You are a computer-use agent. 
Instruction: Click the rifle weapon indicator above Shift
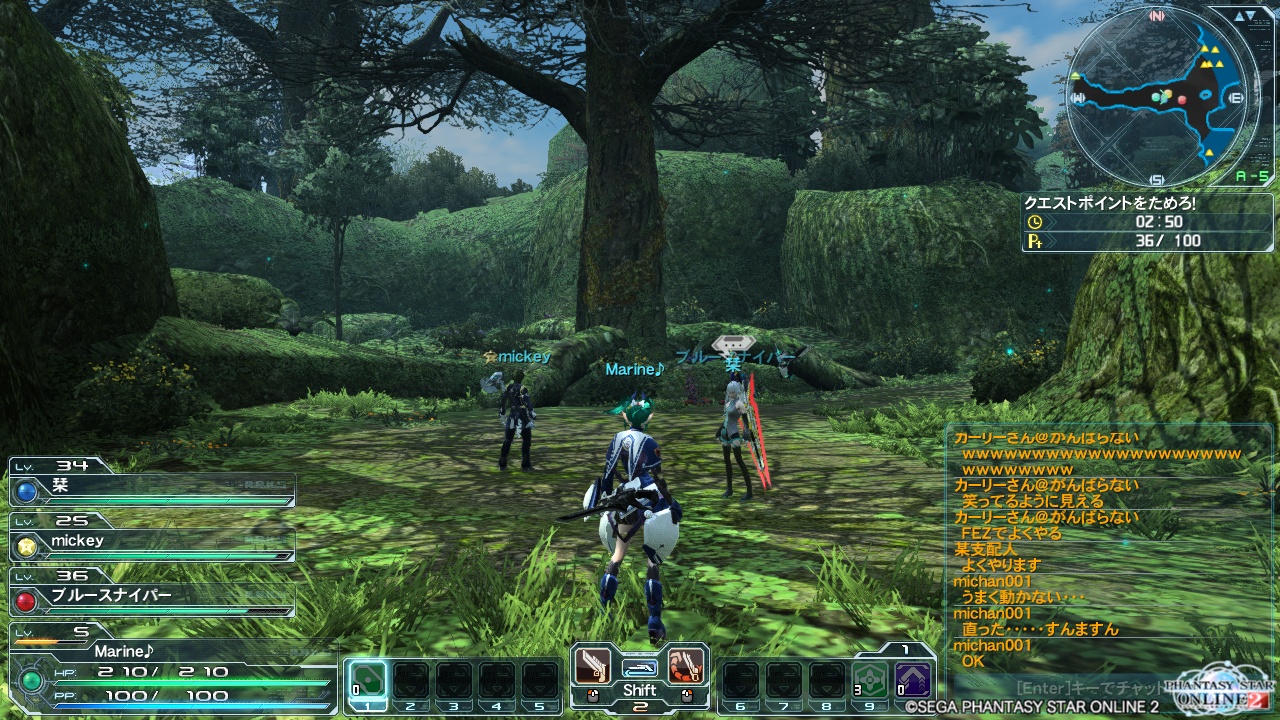point(640,666)
